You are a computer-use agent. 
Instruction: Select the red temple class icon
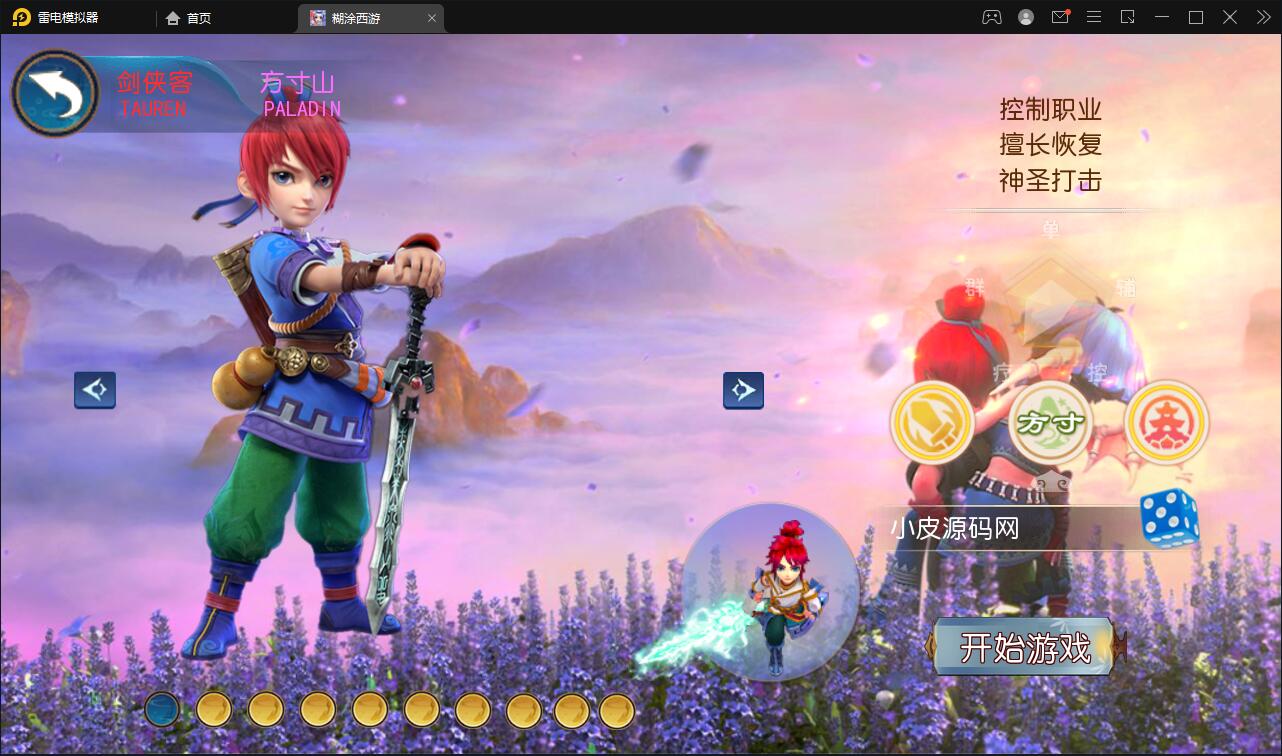pyautogui.click(x=1166, y=422)
